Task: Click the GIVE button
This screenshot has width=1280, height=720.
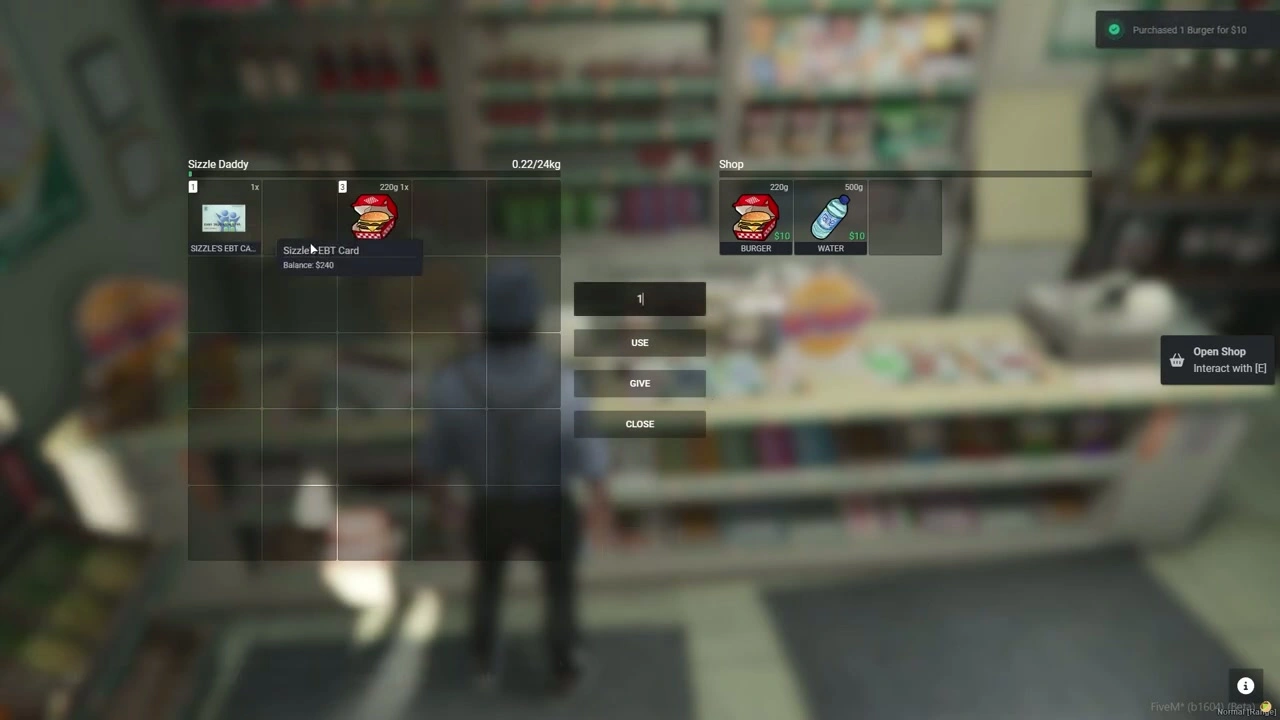Action: pyautogui.click(x=639, y=383)
